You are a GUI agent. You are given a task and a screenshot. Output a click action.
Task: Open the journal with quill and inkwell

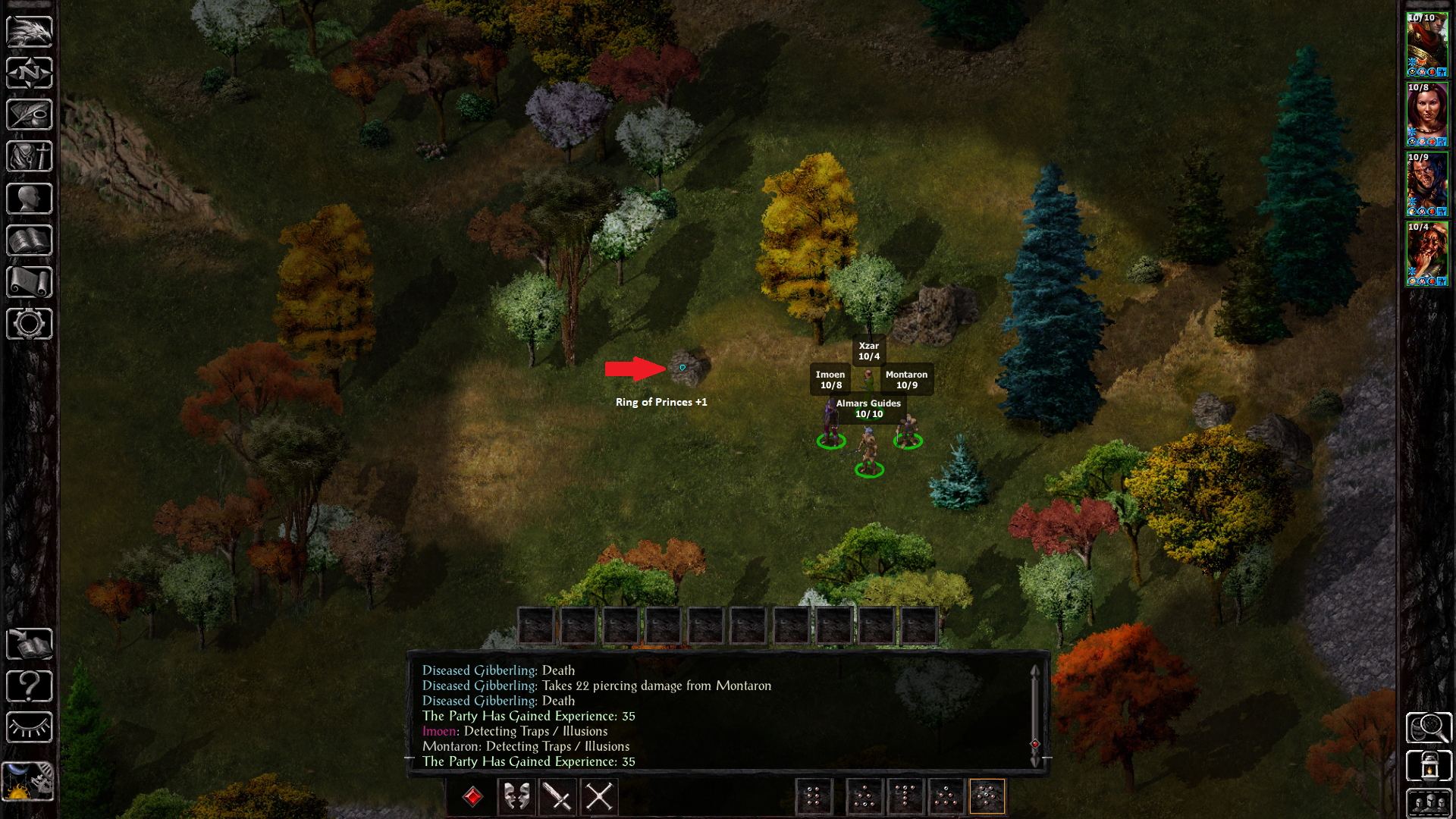point(30,115)
